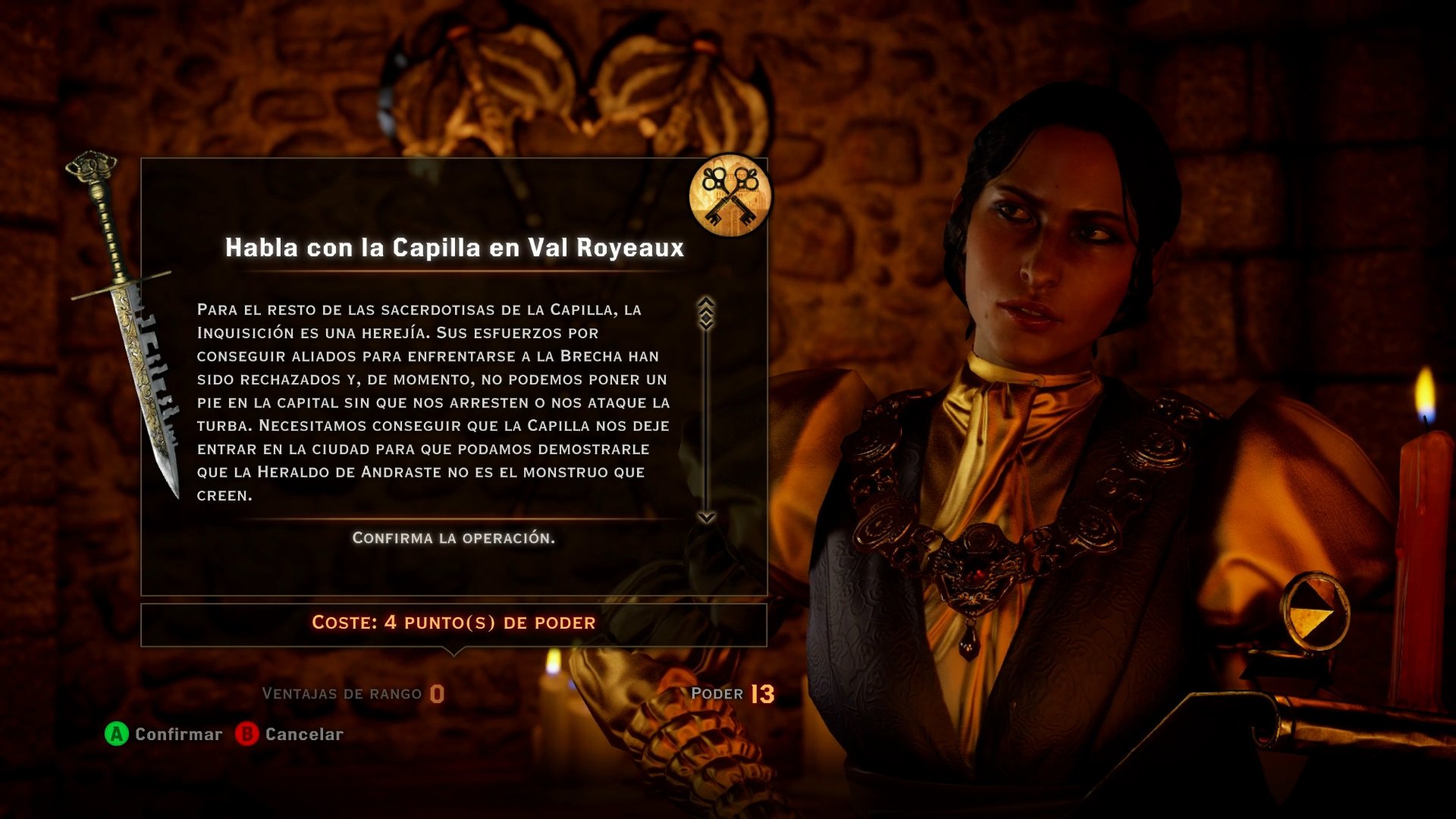Select the mission title Habla con la Capilla
Image resolution: width=1456 pixels, height=819 pixels.
pos(455,246)
